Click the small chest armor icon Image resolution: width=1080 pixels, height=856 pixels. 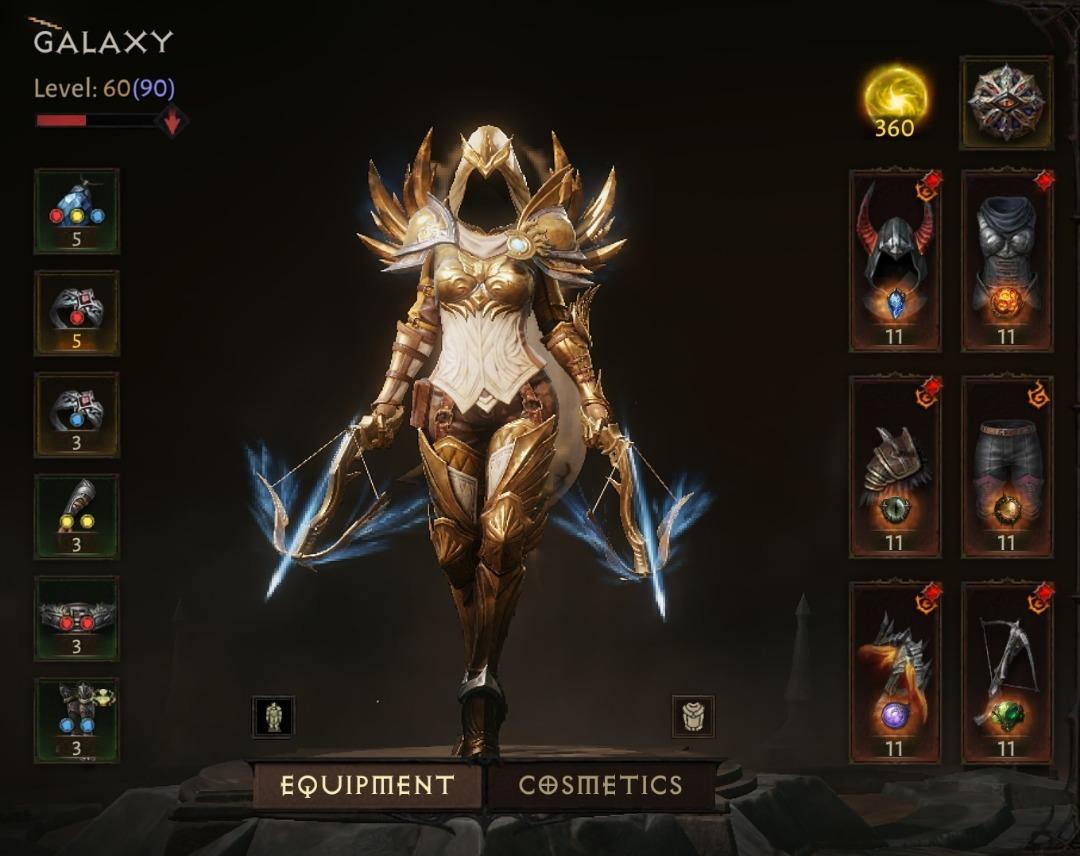coord(693,716)
